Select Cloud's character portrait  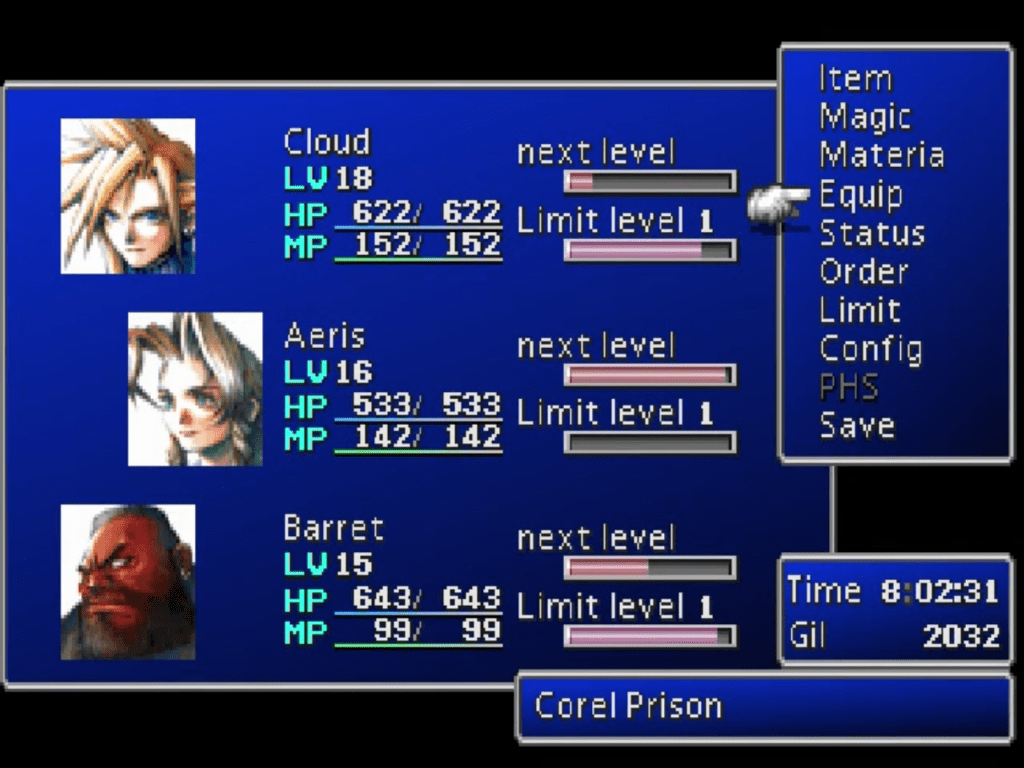(128, 196)
